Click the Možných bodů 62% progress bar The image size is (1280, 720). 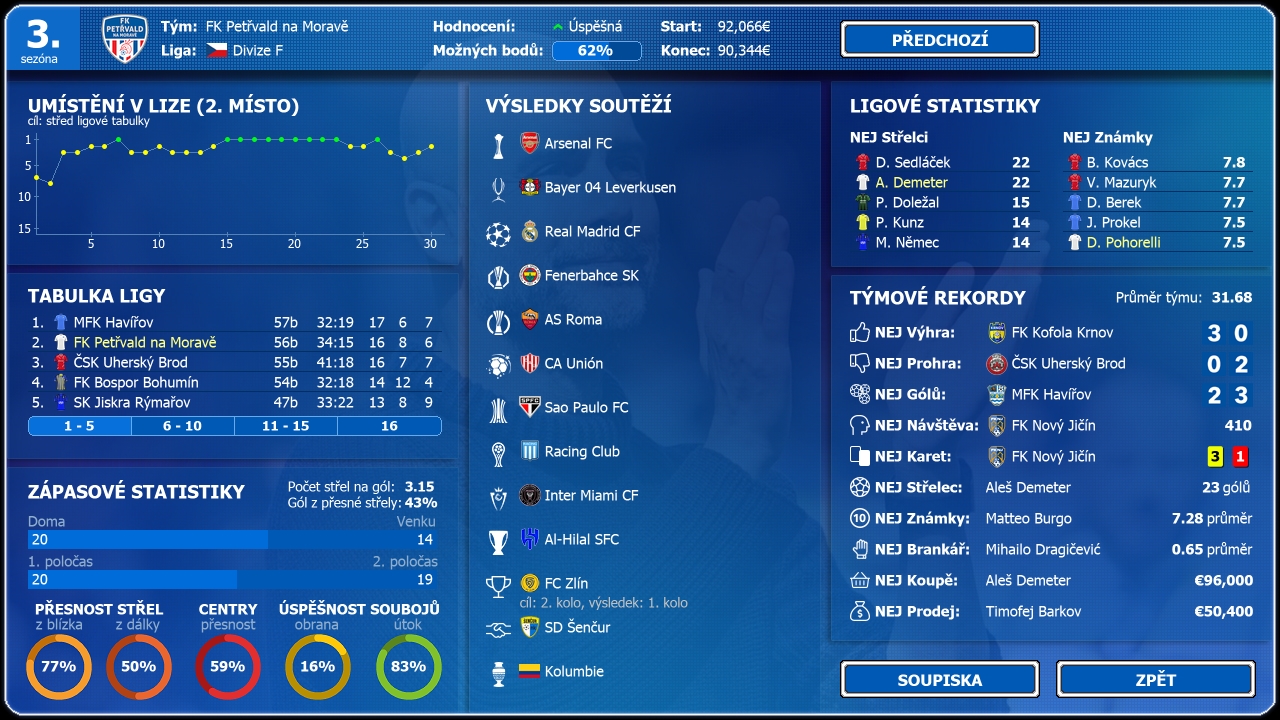[596, 48]
